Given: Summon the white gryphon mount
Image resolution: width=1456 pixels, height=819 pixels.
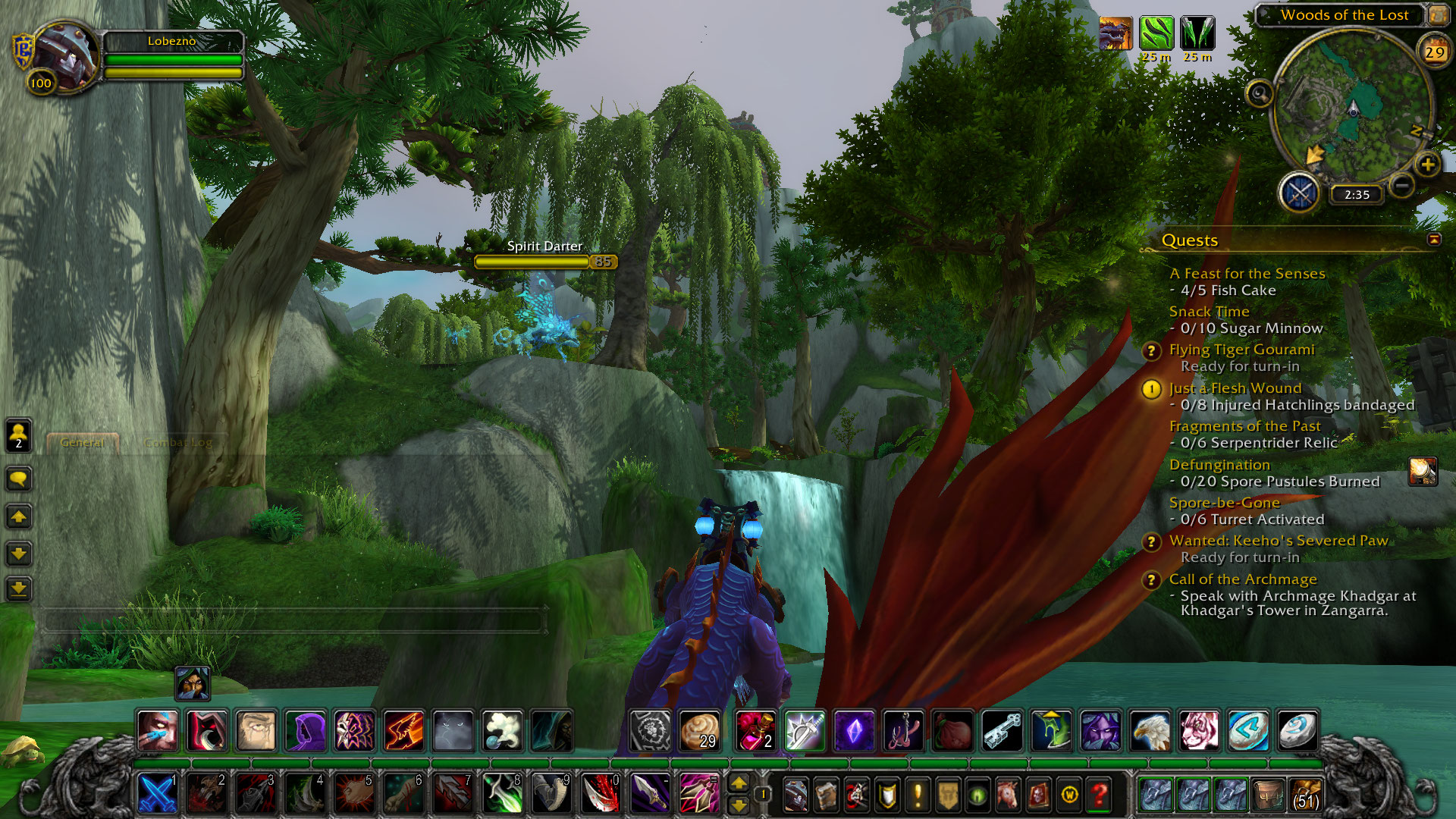Looking at the screenshot, I should coord(1150,730).
